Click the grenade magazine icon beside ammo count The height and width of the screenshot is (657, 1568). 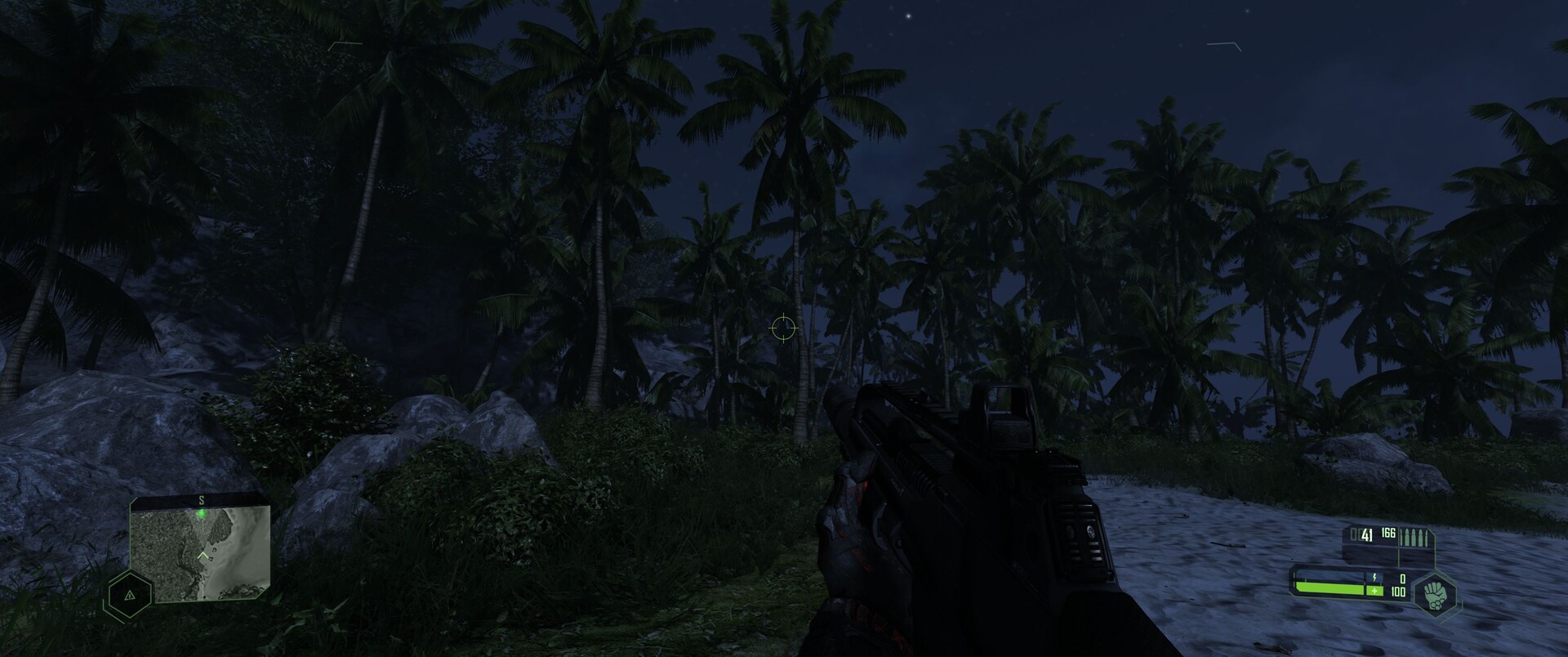click(1356, 534)
